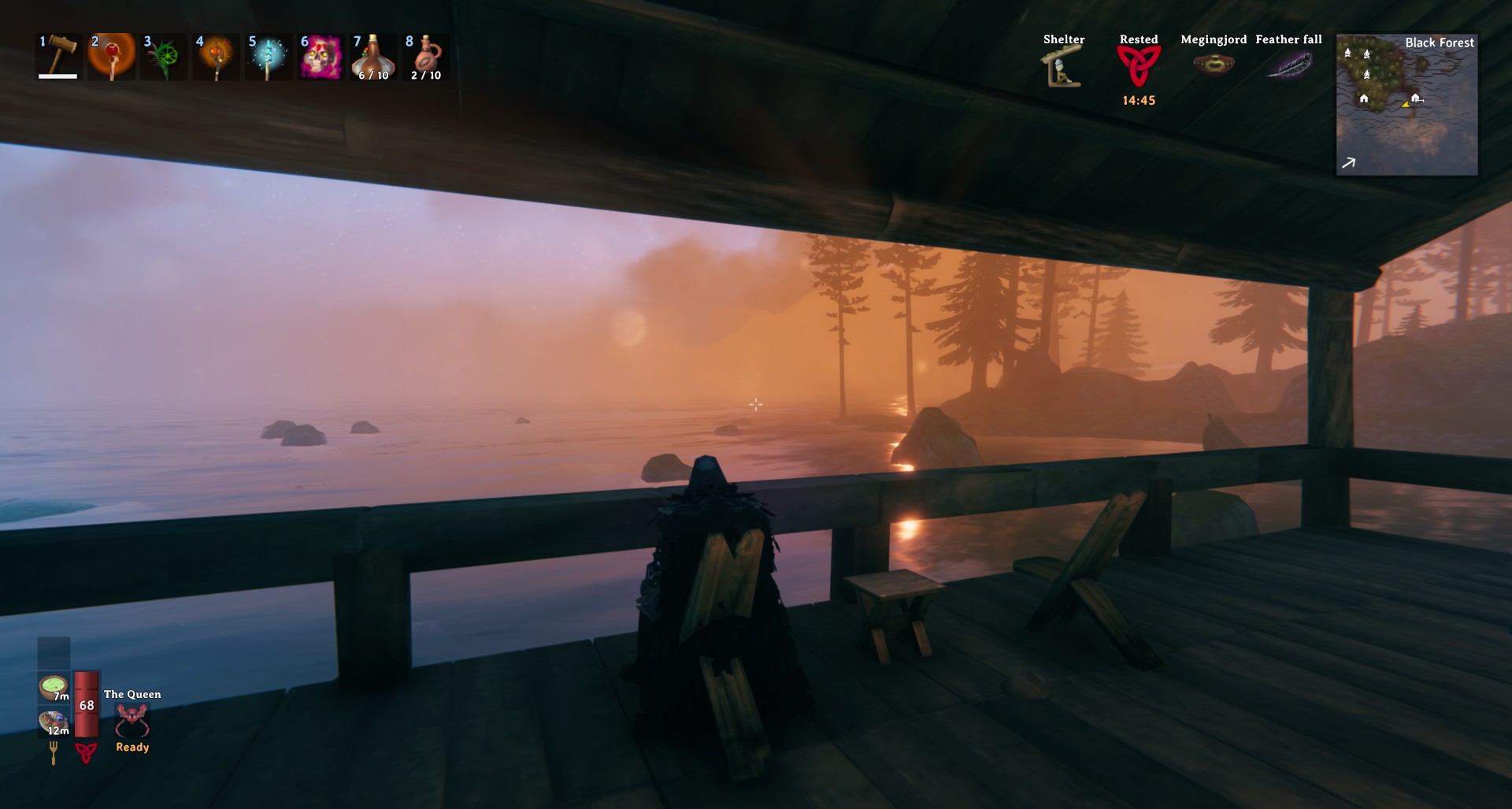
Task: Choose the green staff in hotbar slot 3
Action: coord(164,56)
